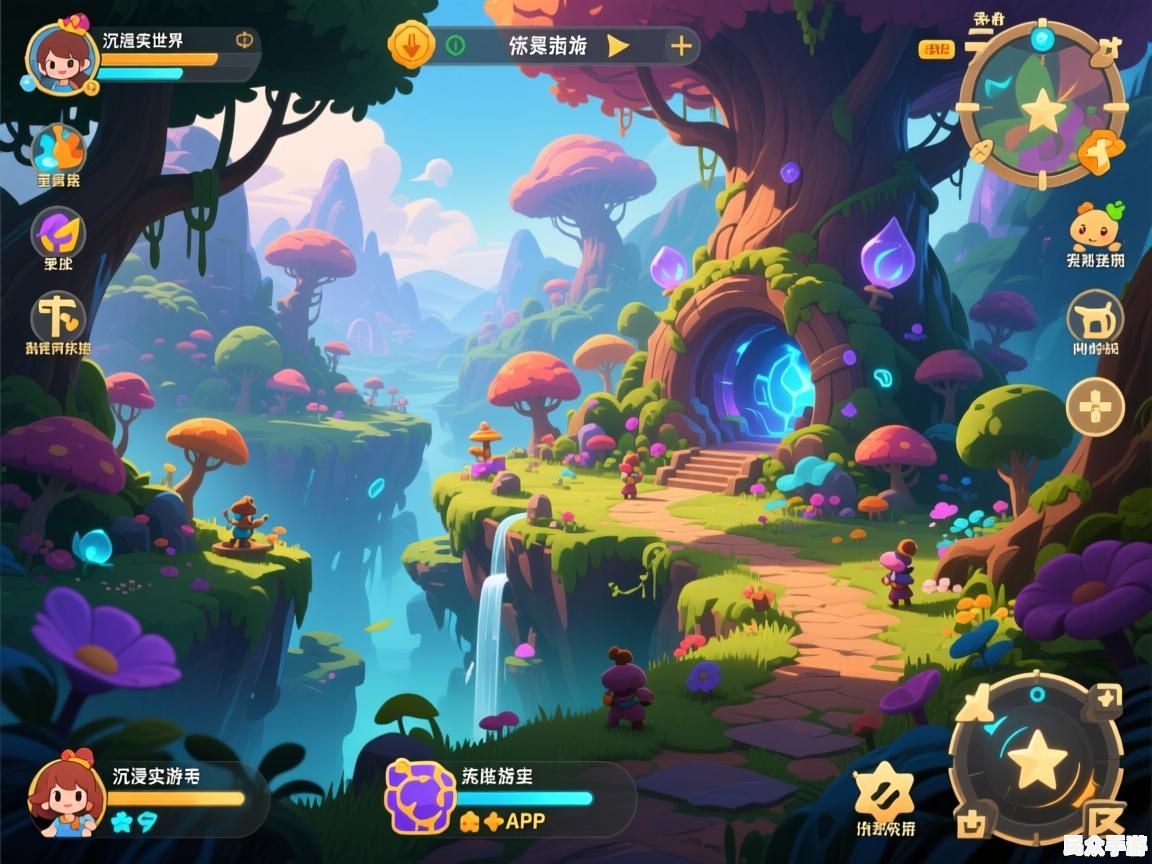Tap the round tan plus-cross button
Image resolution: width=1152 pixels, height=864 pixels.
pyautogui.click(x=1095, y=407)
